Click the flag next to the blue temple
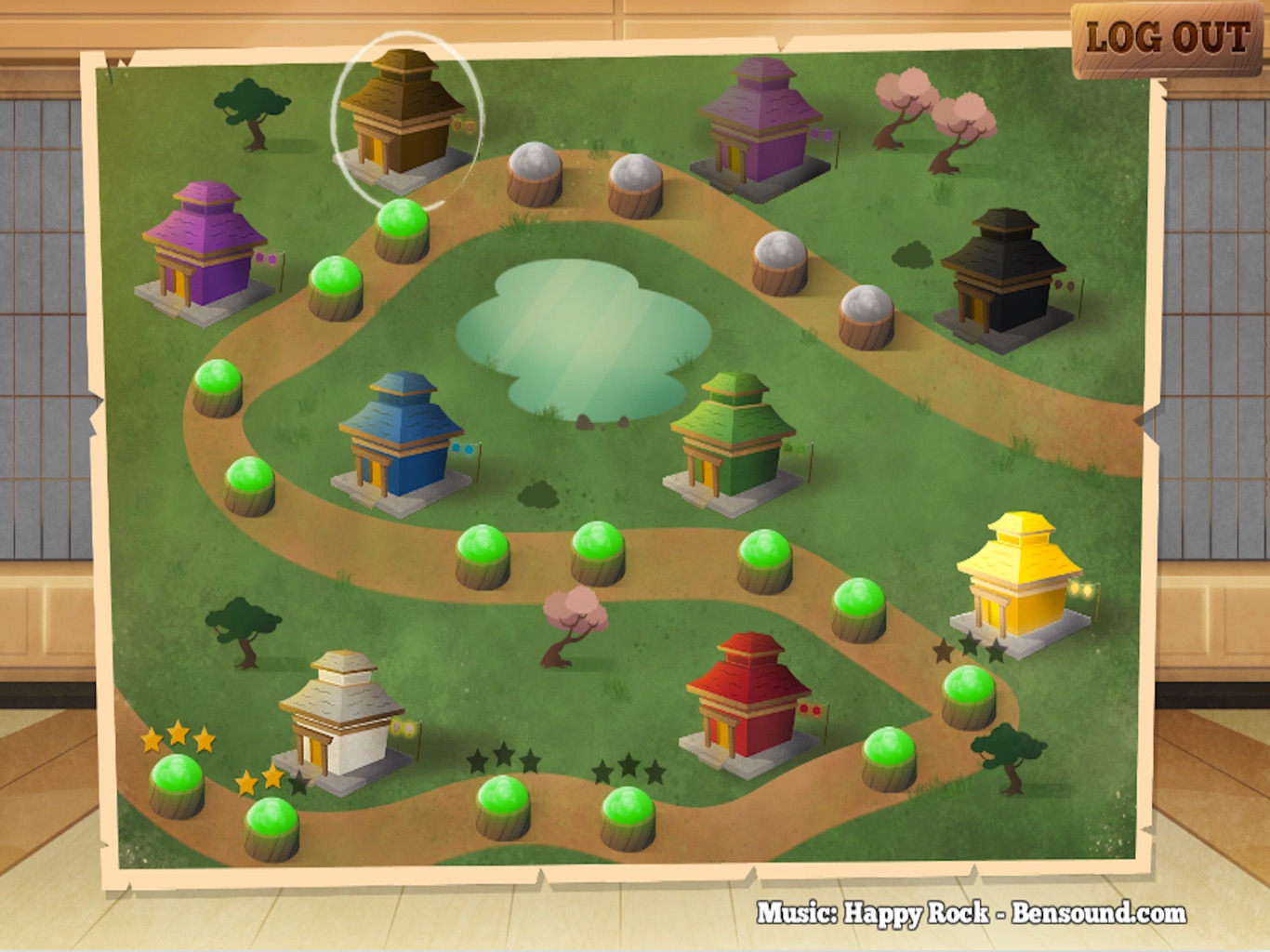This screenshot has width=1270, height=952. (x=462, y=449)
